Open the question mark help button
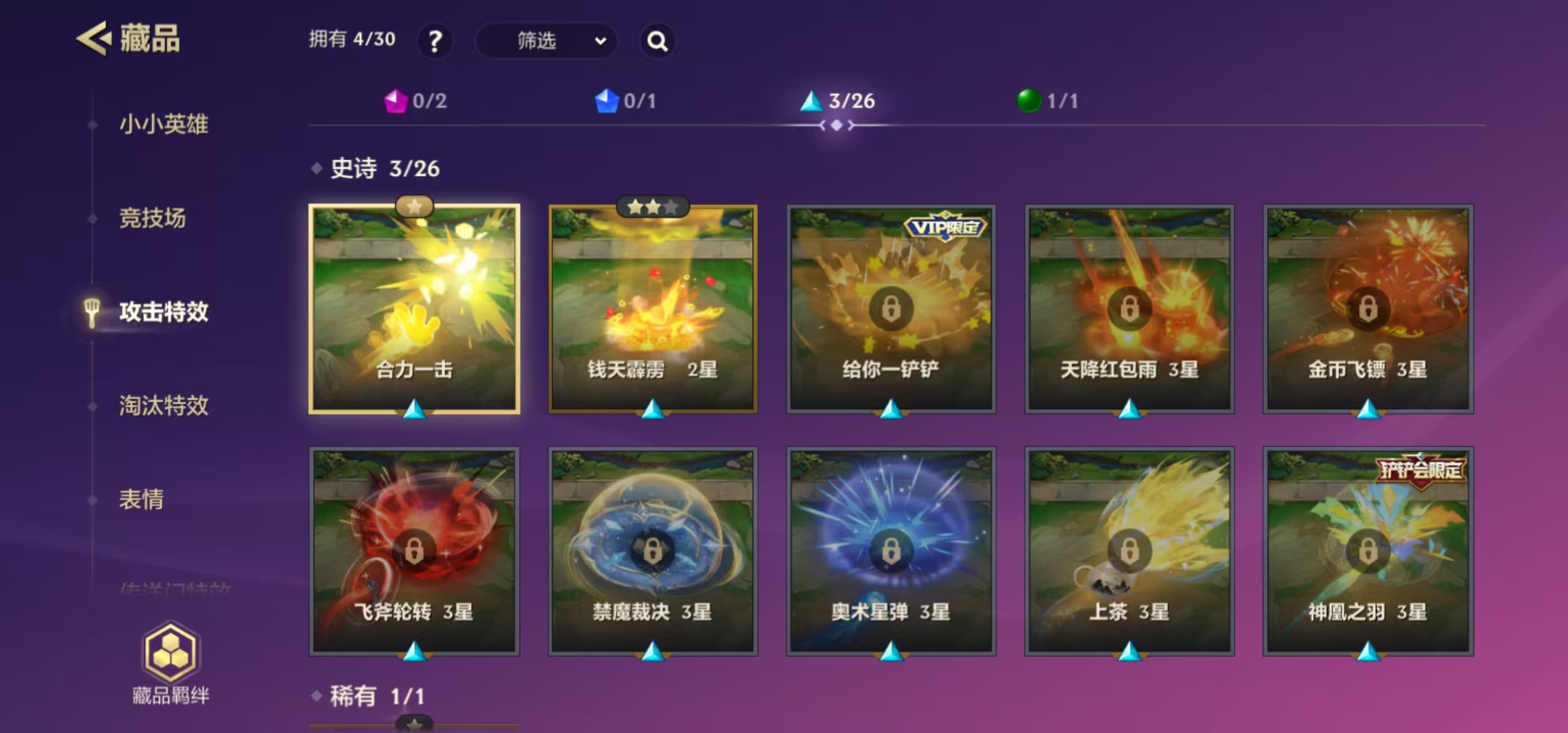 [x=434, y=41]
